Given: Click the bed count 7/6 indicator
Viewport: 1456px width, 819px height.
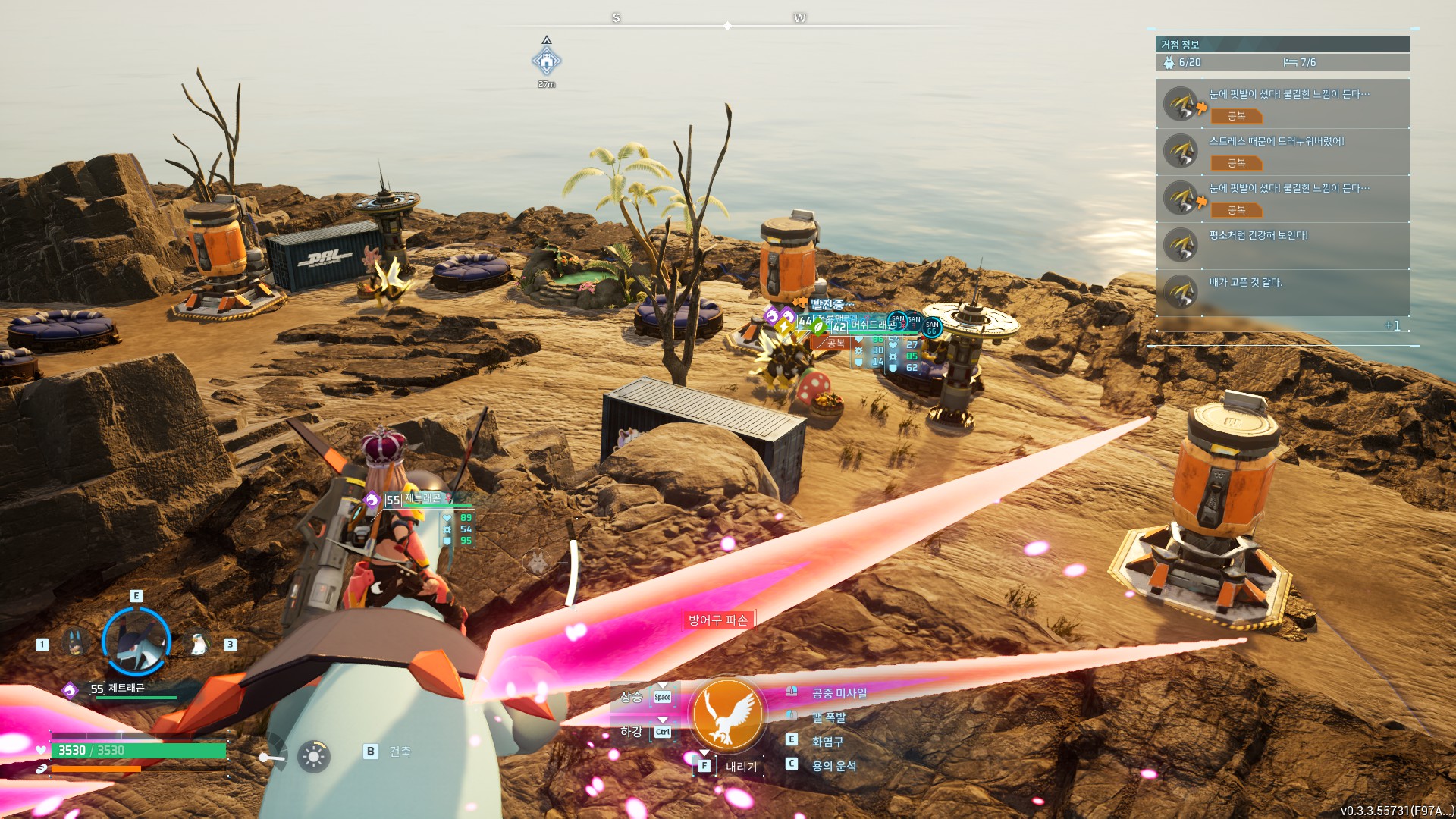Looking at the screenshot, I should 1300,62.
